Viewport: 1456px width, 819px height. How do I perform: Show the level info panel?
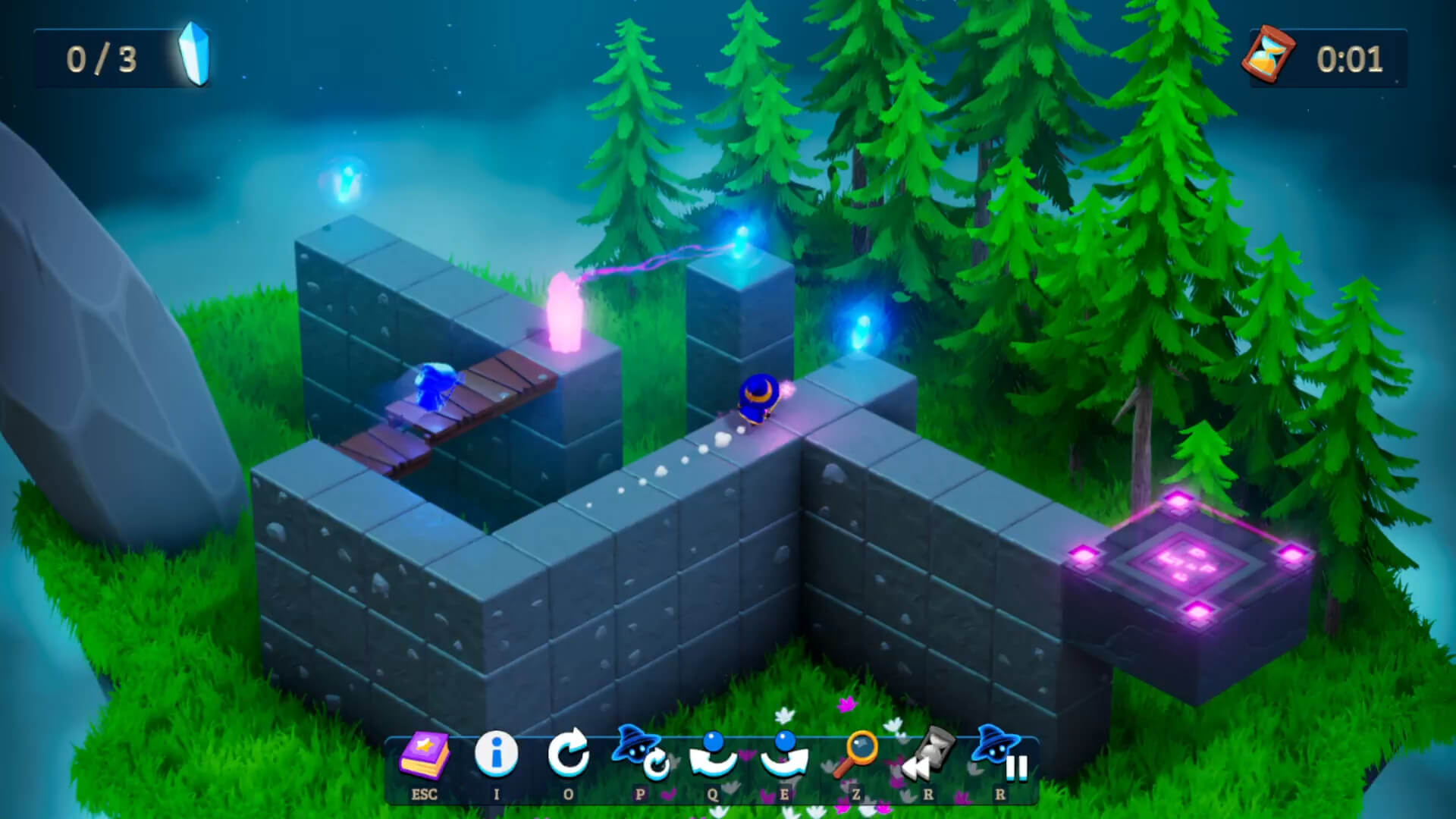(x=496, y=755)
